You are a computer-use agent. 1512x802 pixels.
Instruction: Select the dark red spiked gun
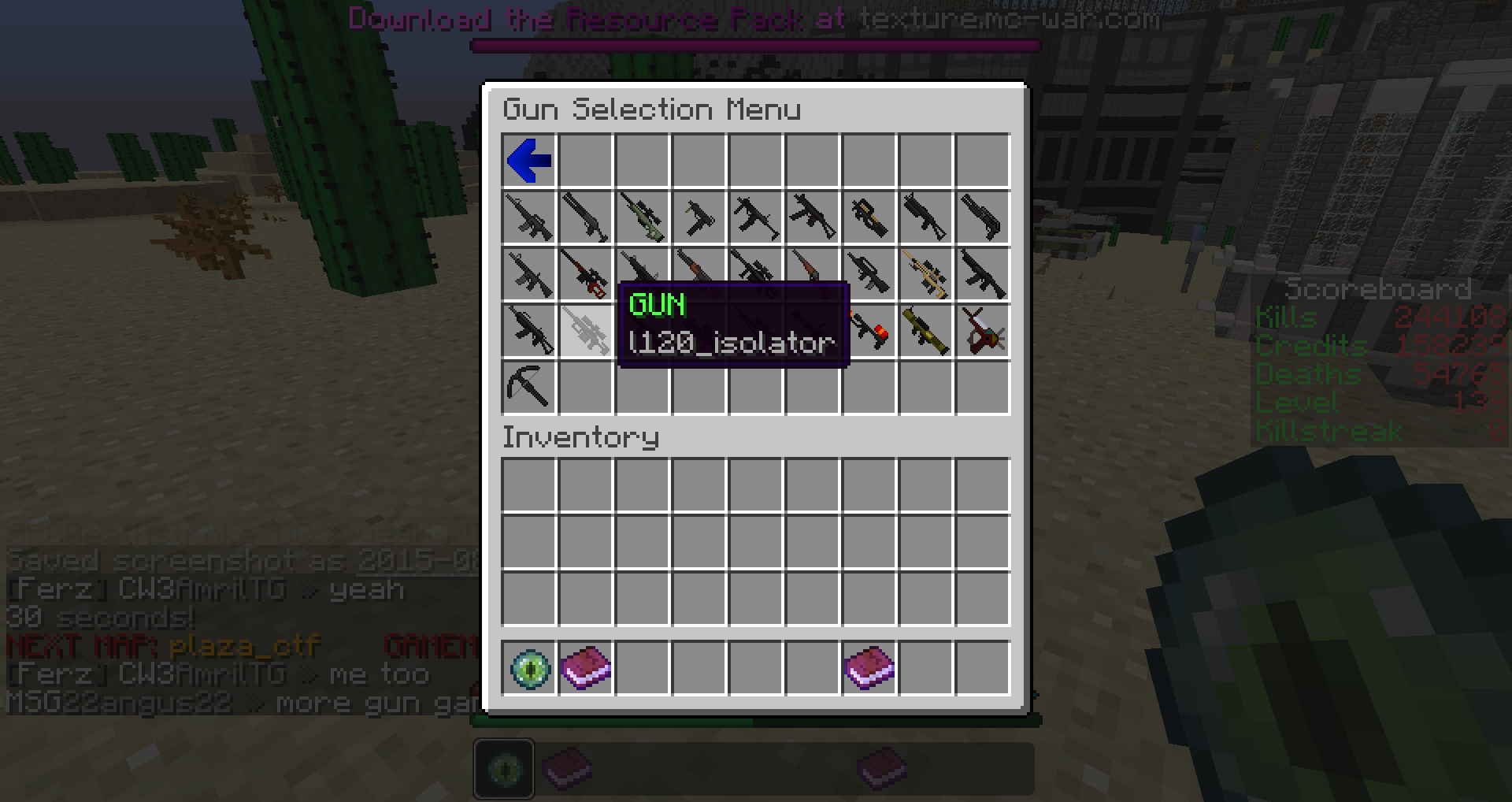coord(983,331)
